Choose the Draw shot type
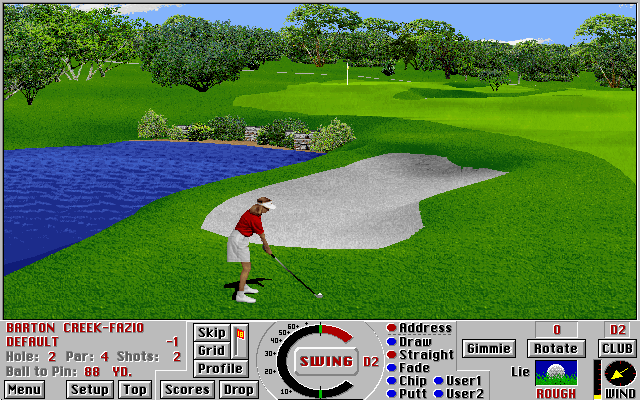640x400 pixels. (415, 342)
